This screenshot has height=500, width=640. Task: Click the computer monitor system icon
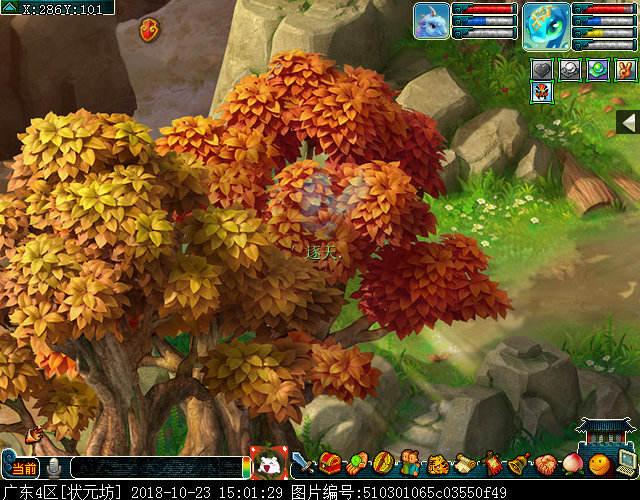click(626, 464)
